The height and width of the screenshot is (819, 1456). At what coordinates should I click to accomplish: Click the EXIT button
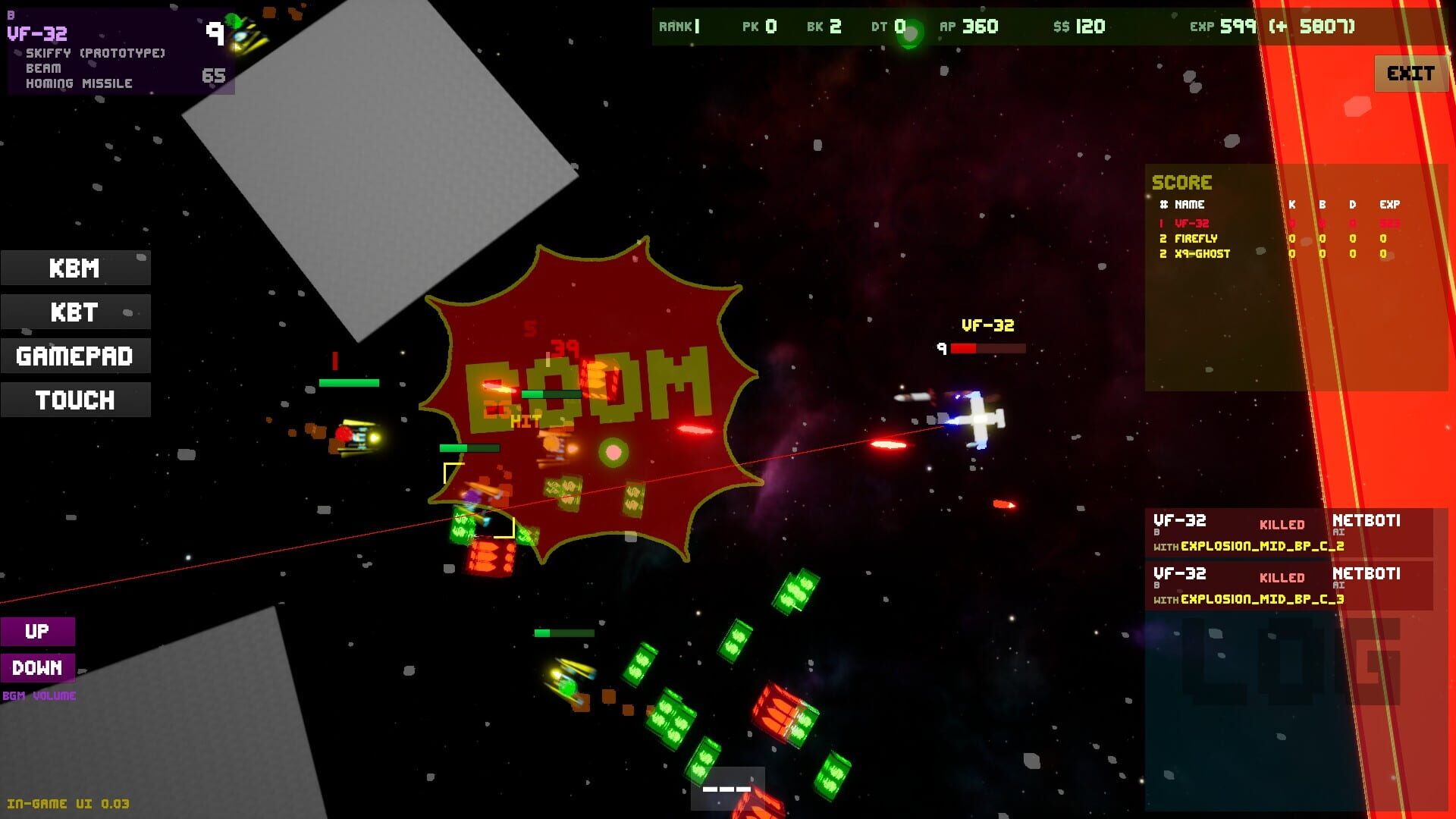click(1410, 73)
